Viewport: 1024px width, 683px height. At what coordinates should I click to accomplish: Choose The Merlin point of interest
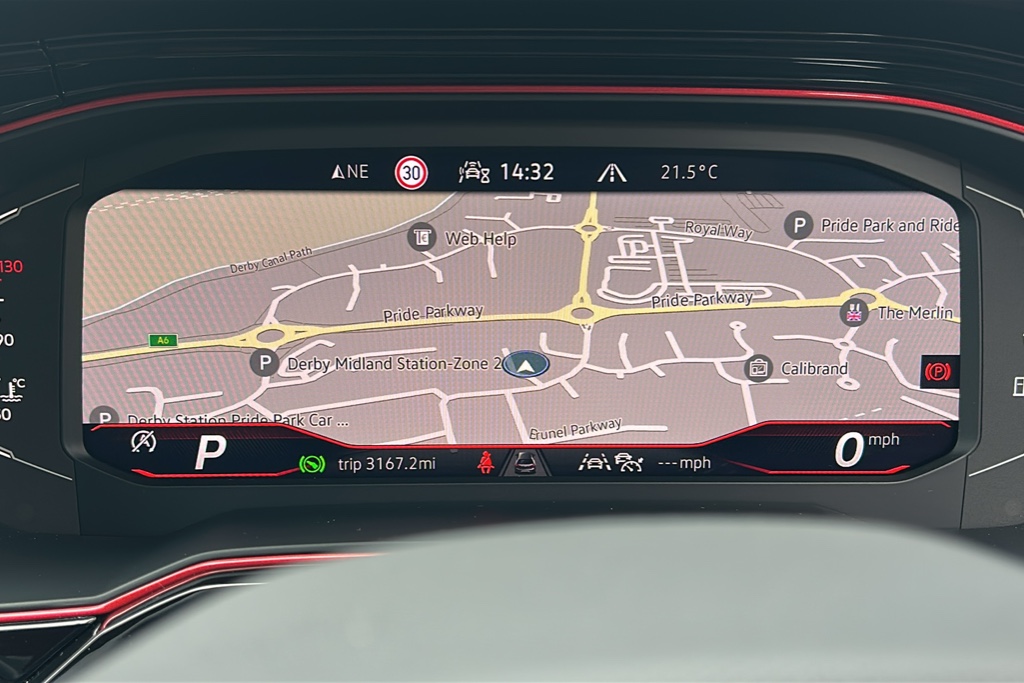tap(854, 312)
